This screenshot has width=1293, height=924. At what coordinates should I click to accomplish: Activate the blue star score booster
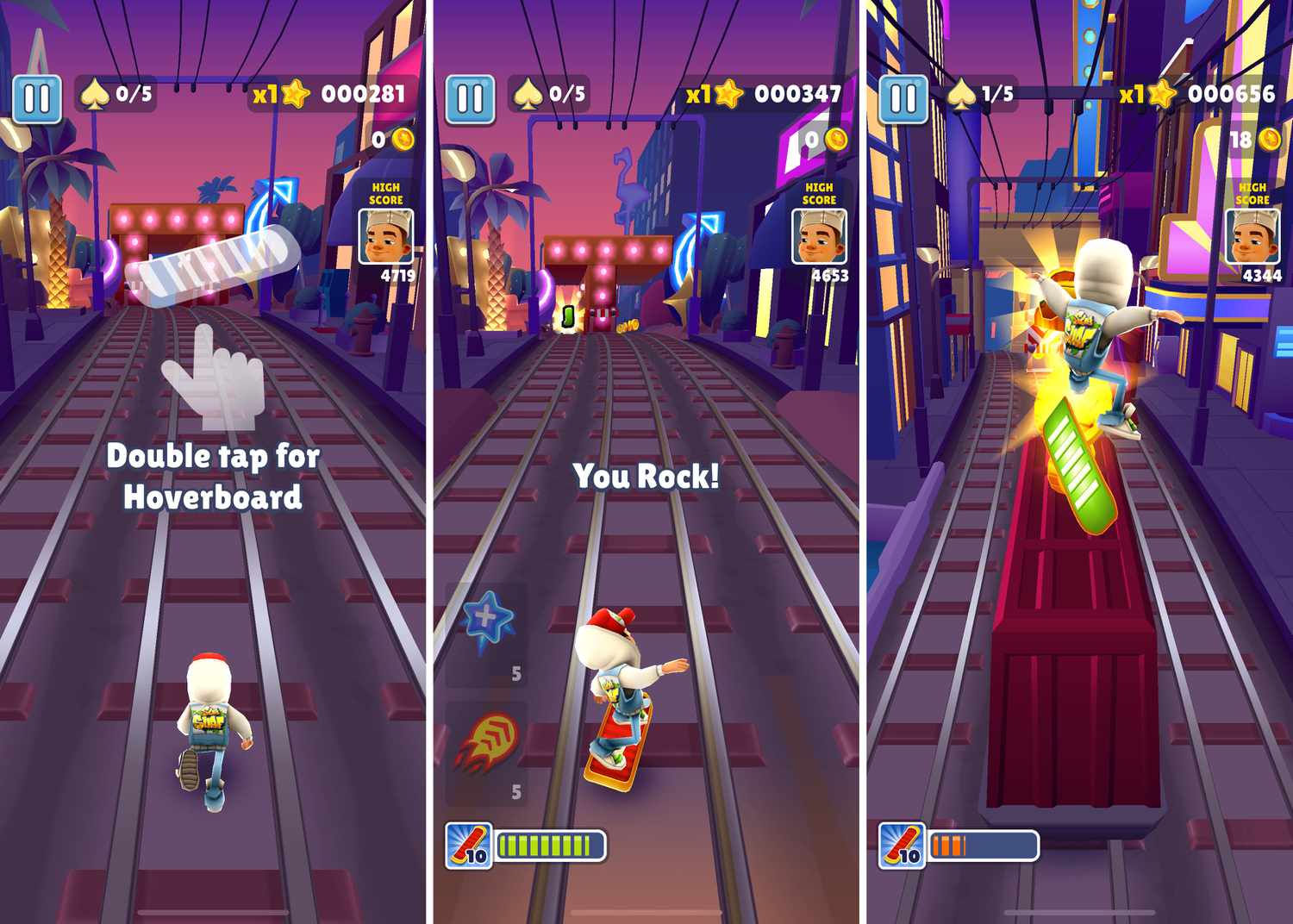pyautogui.click(x=487, y=621)
